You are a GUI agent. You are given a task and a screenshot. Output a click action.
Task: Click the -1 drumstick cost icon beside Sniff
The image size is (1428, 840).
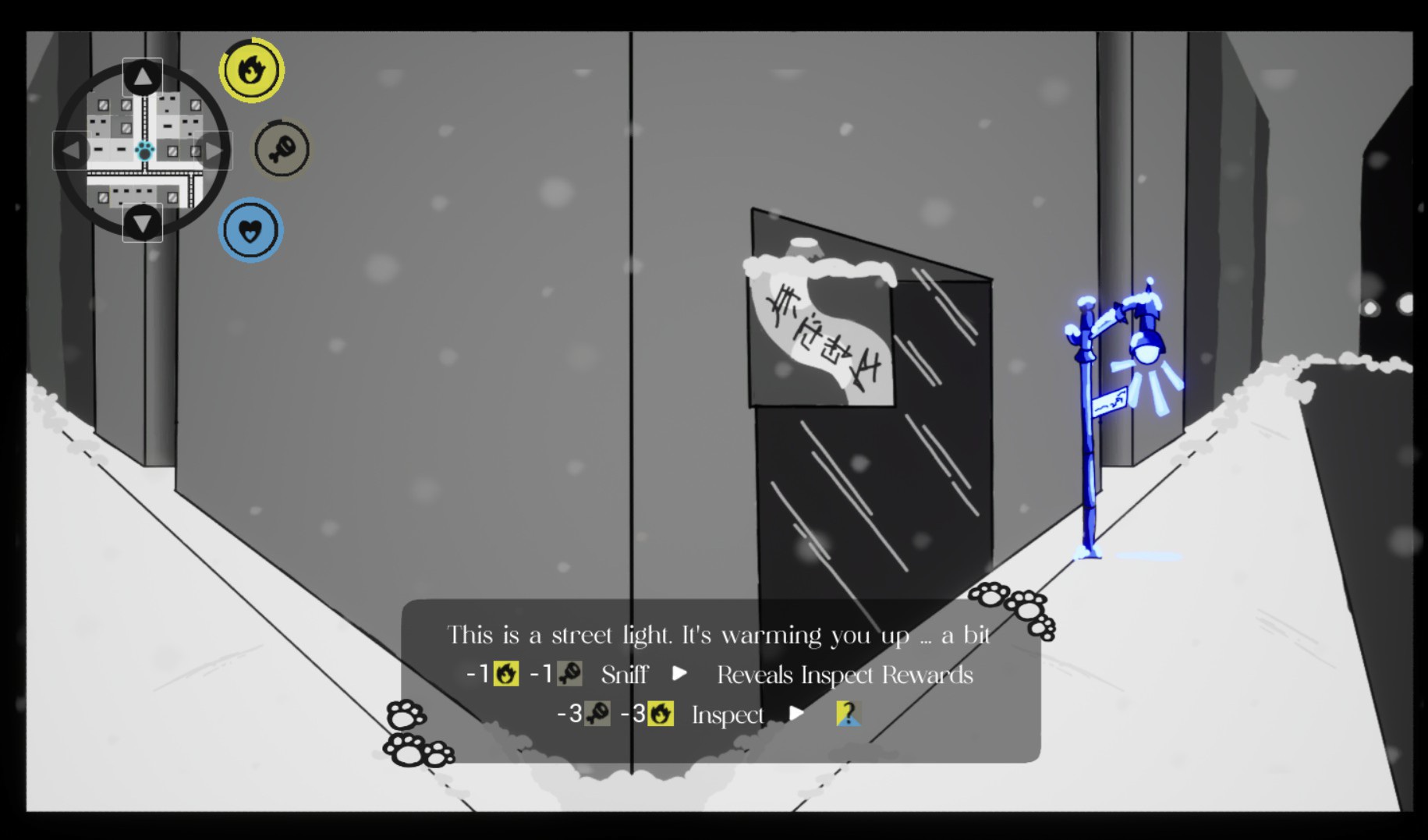pos(570,674)
